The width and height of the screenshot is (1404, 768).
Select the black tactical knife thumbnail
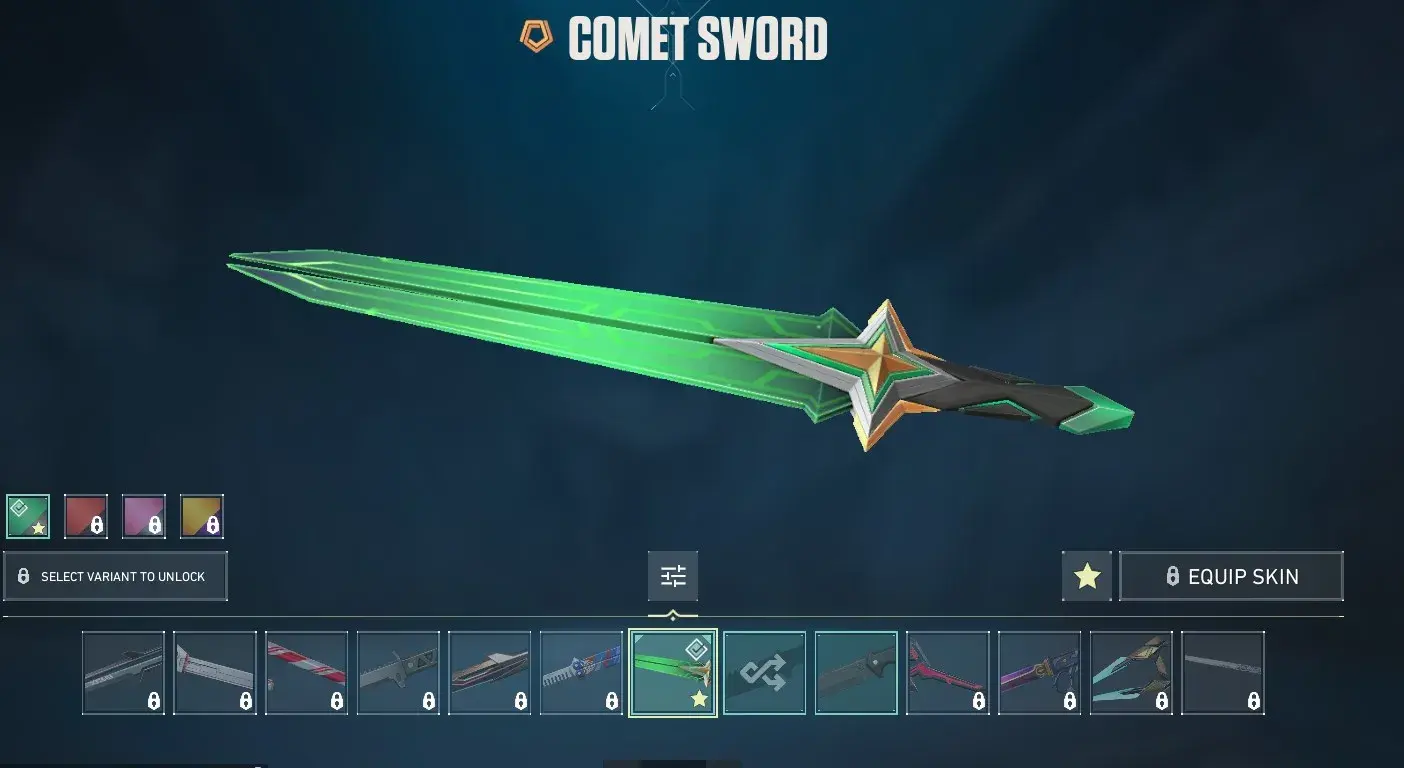[x=855, y=671]
